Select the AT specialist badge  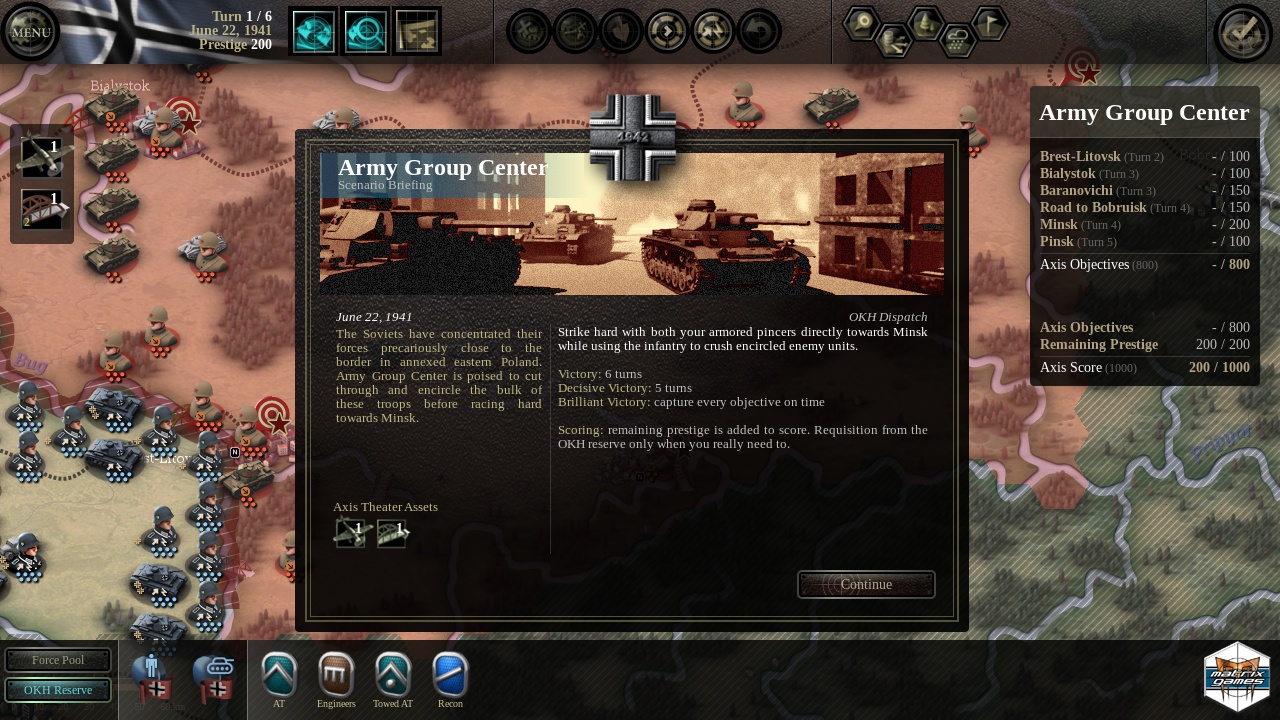(279, 675)
